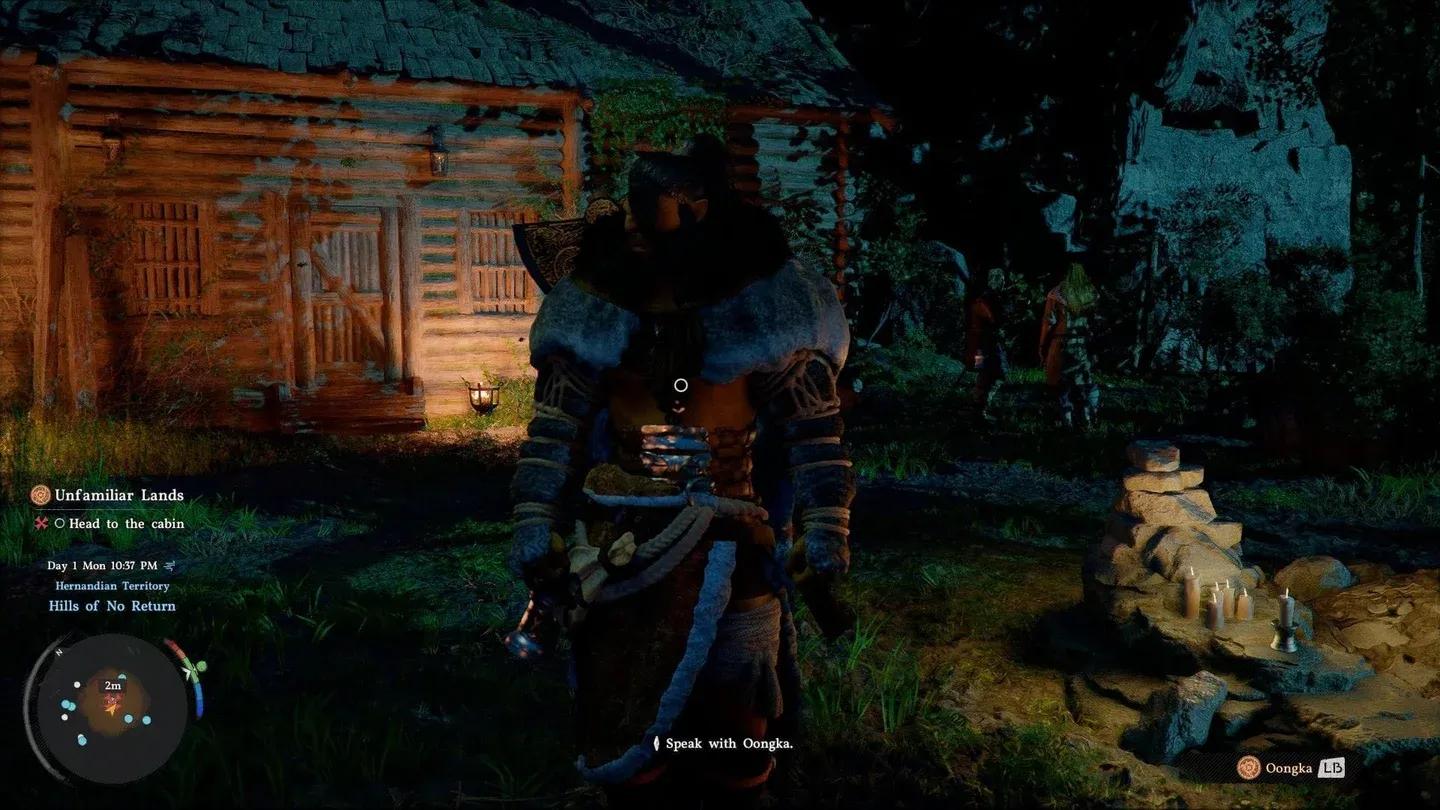This screenshot has height=810, width=1440.
Task: Select the red cross objective tracker icon
Action: coord(41,523)
